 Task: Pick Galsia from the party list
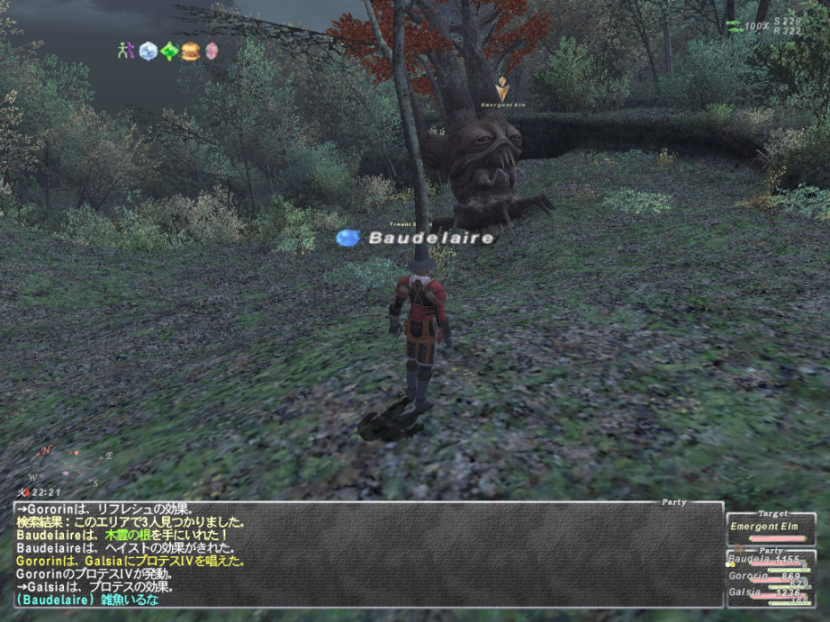click(771, 594)
